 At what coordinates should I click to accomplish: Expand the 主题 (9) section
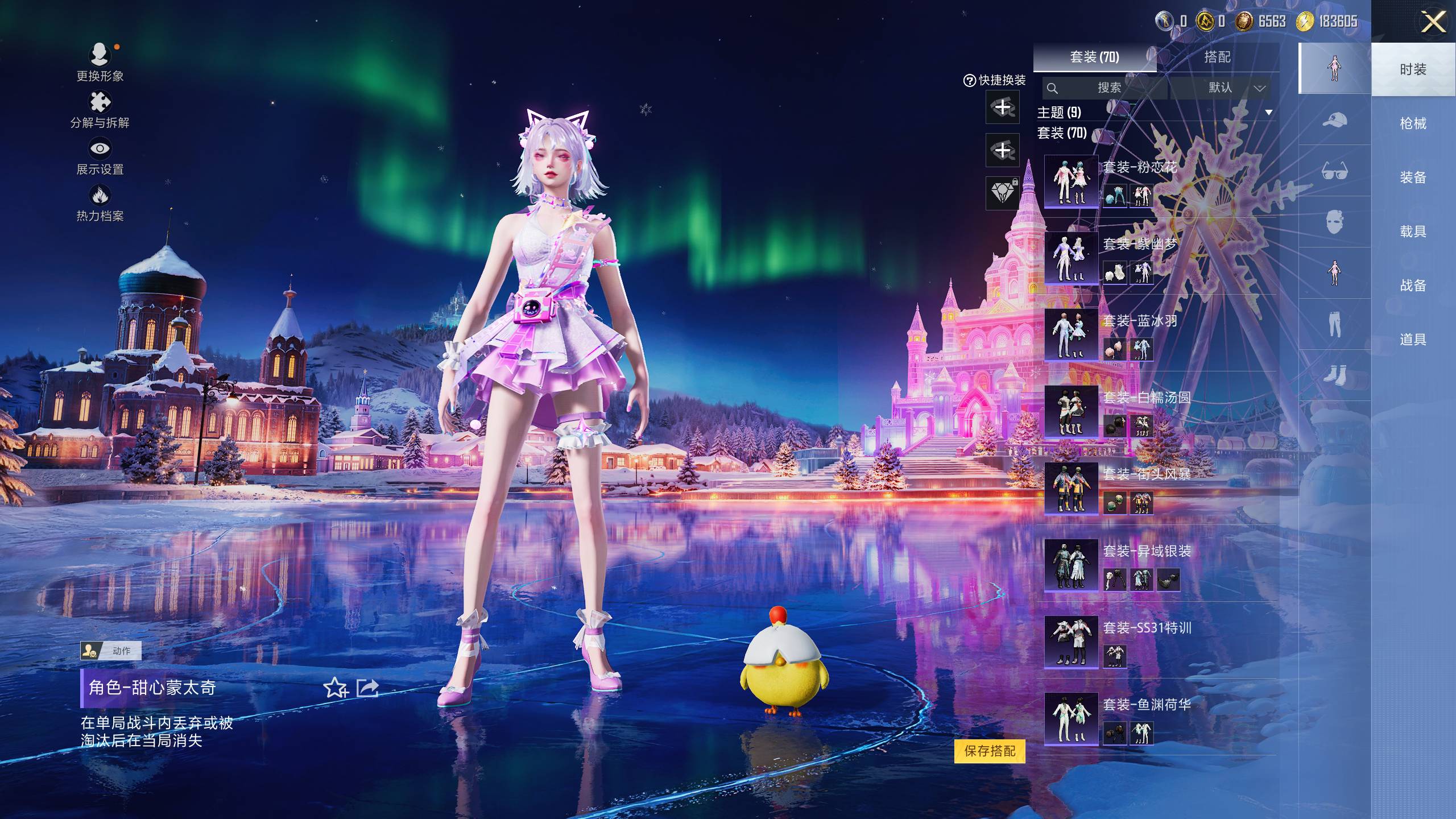1268,112
